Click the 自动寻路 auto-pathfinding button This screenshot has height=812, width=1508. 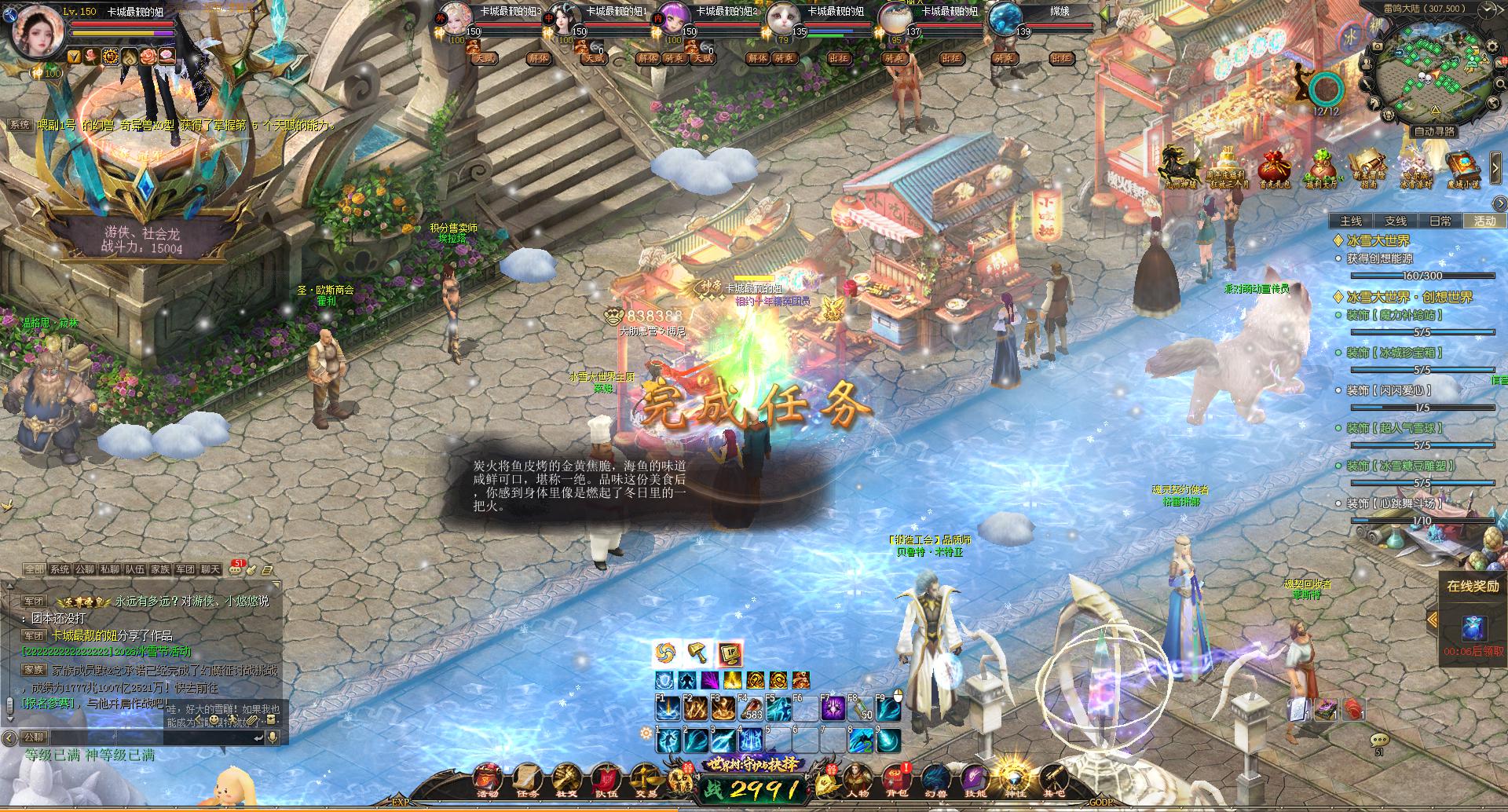pyautogui.click(x=1434, y=131)
